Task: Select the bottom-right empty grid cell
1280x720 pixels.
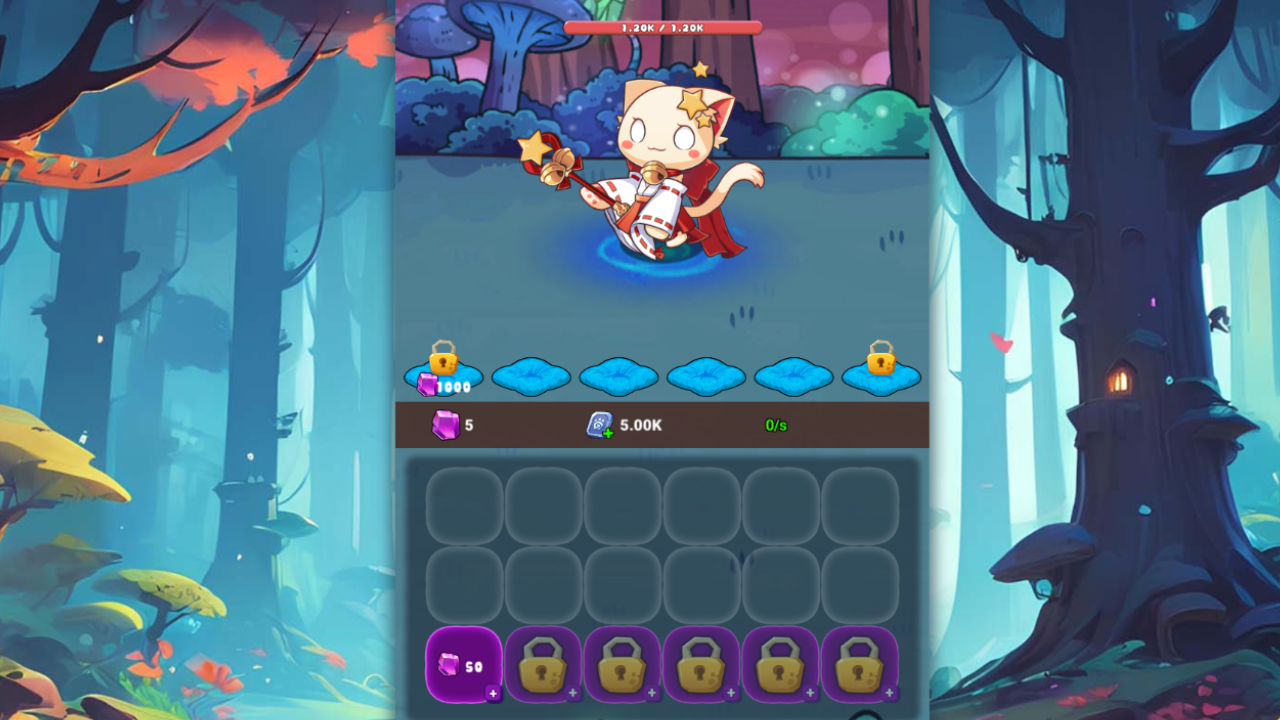Action: pos(859,582)
